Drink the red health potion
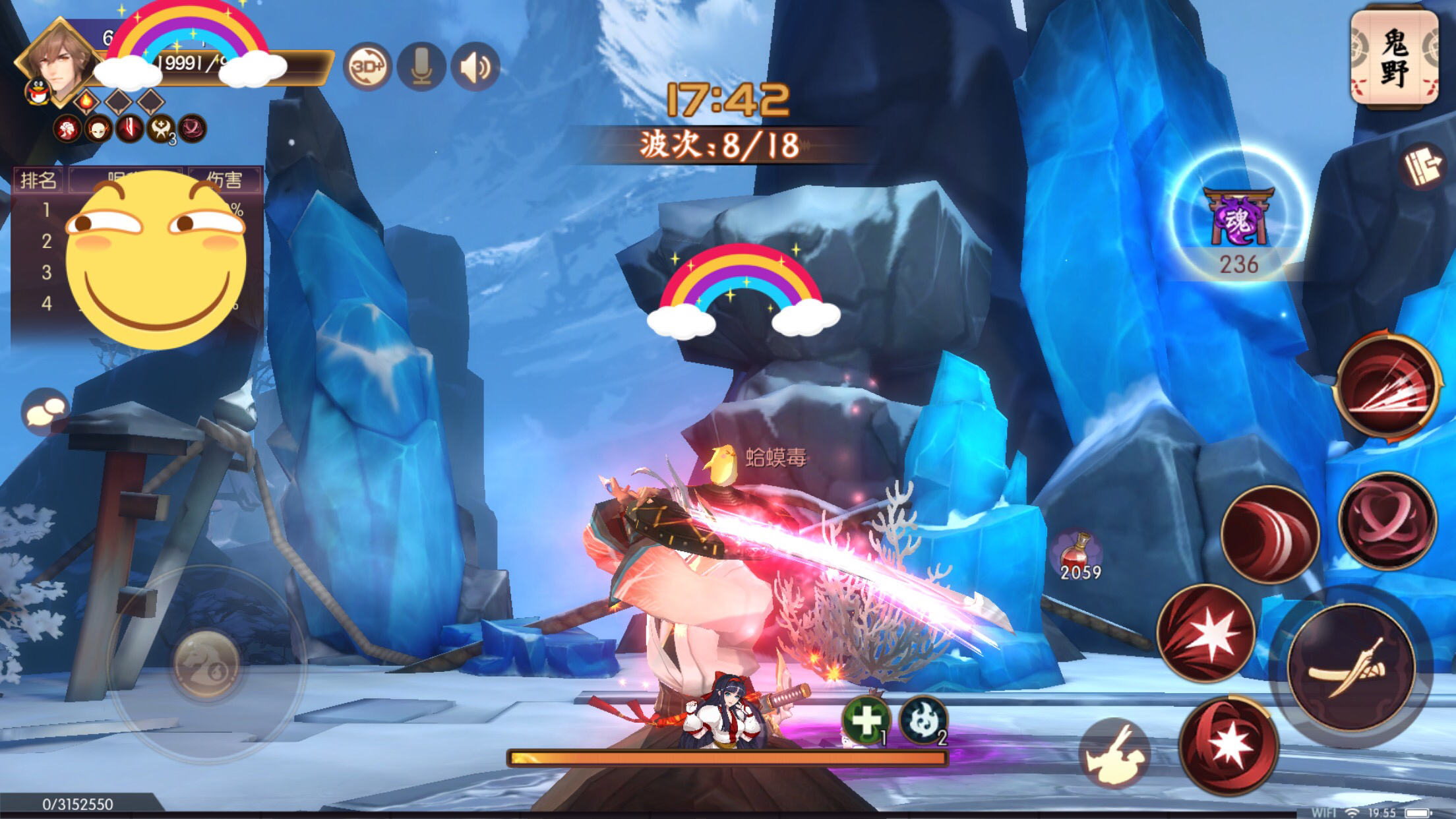The width and height of the screenshot is (1456, 819). [1079, 555]
